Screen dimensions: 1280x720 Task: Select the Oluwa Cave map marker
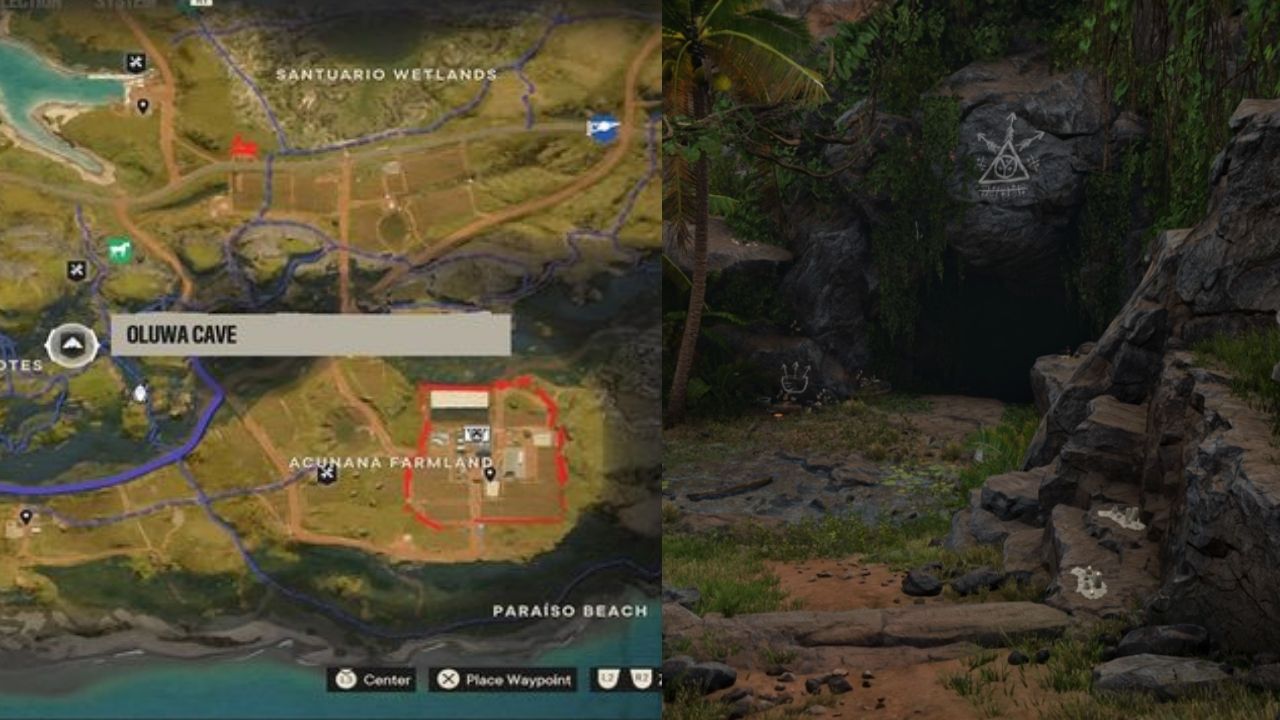pyautogui.click(x=72, y=346)
